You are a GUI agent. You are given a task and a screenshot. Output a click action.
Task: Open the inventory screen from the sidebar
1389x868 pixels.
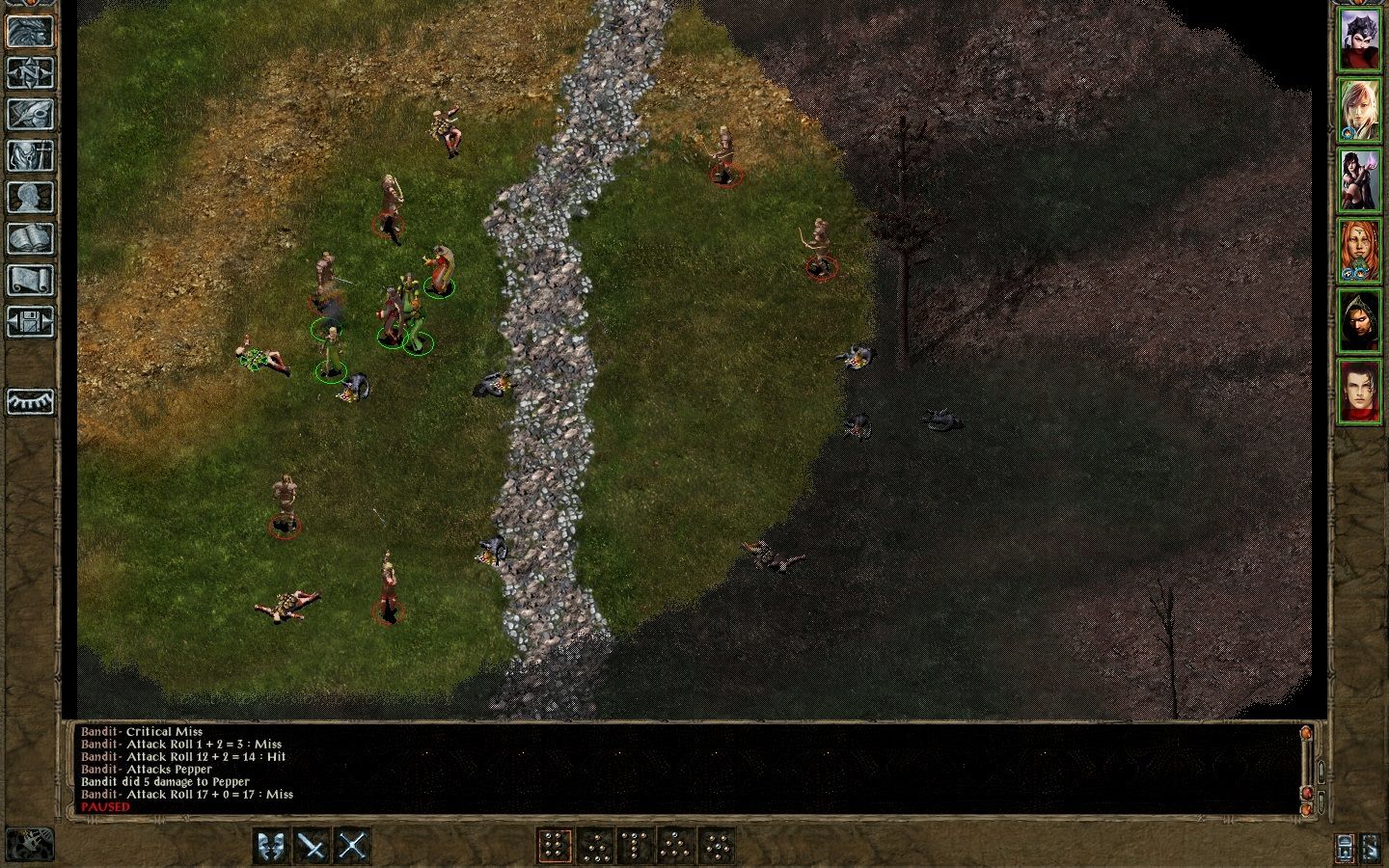pyautogui.click(x=30, y=156)
